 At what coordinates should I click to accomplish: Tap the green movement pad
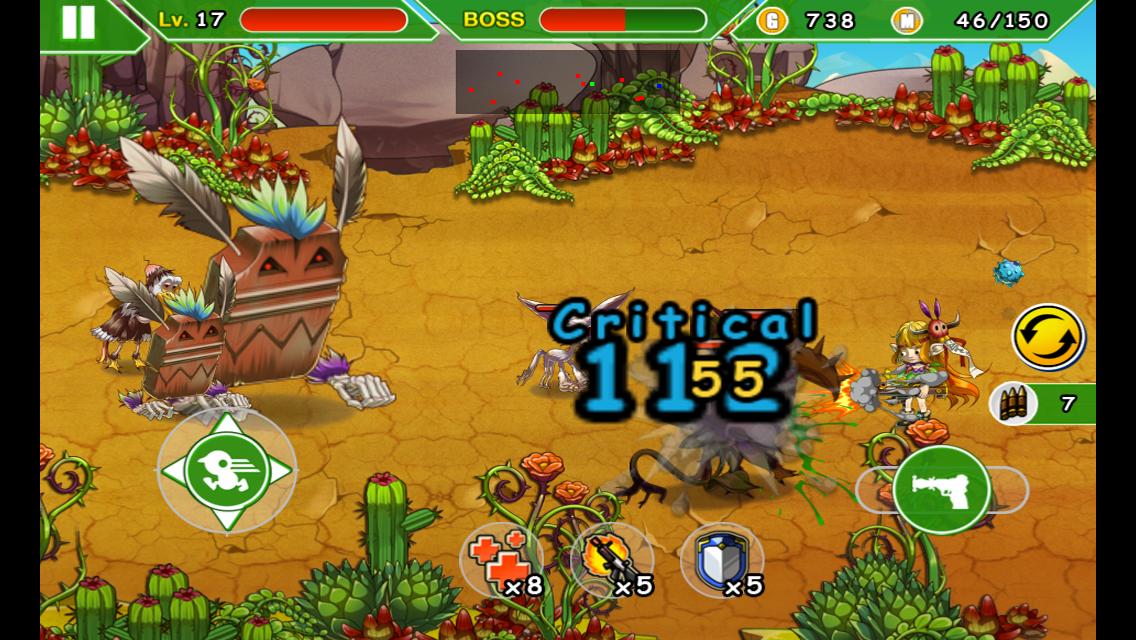[x=227, y=470]
